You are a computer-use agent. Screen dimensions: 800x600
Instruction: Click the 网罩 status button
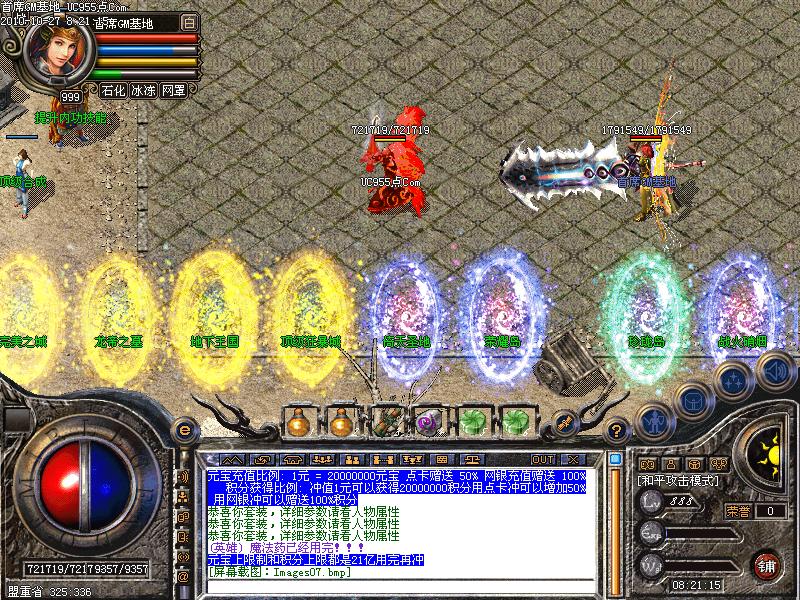pos(173,90)
